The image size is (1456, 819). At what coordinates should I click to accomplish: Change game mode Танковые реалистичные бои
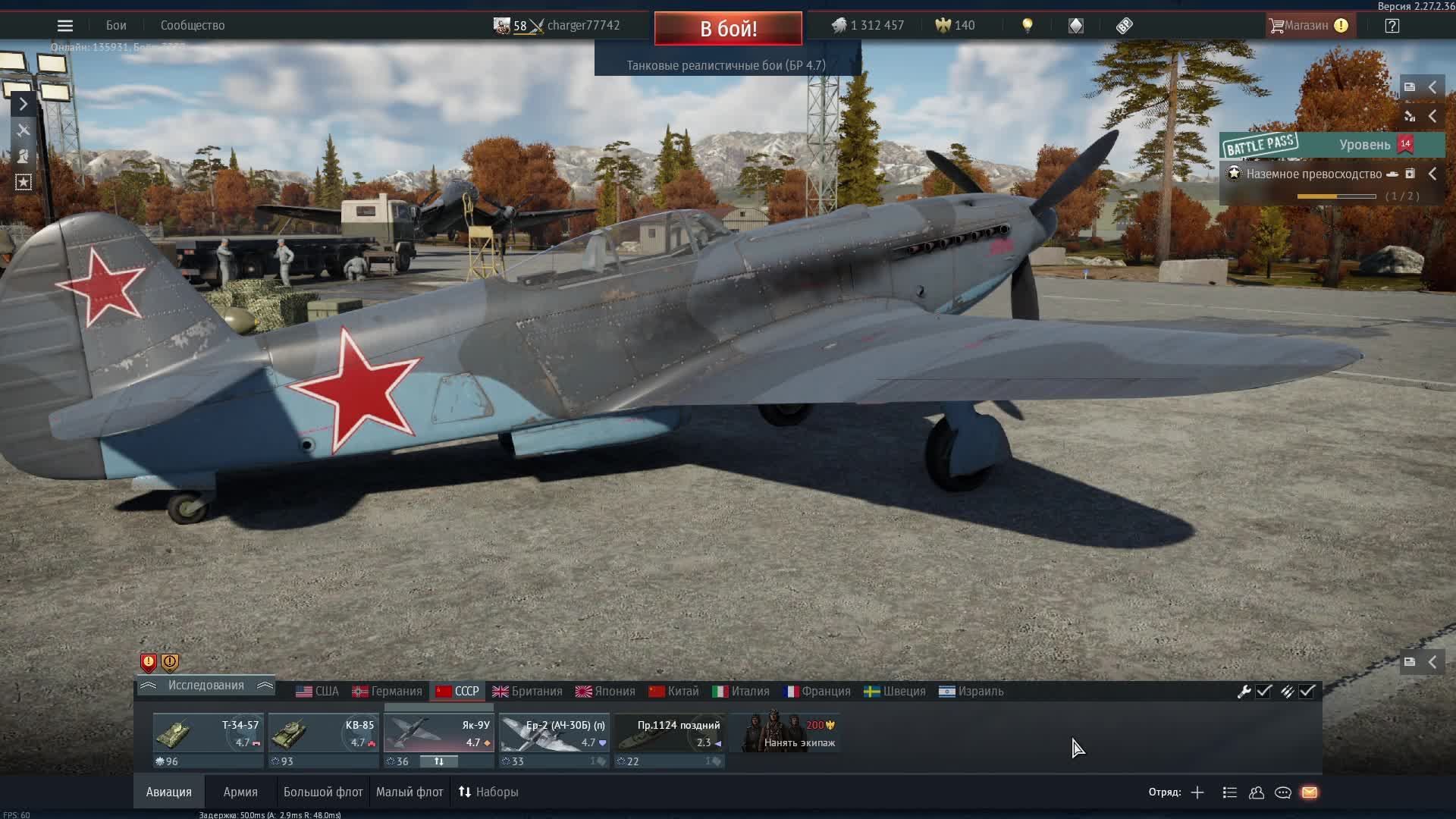[x=726, y=65]
